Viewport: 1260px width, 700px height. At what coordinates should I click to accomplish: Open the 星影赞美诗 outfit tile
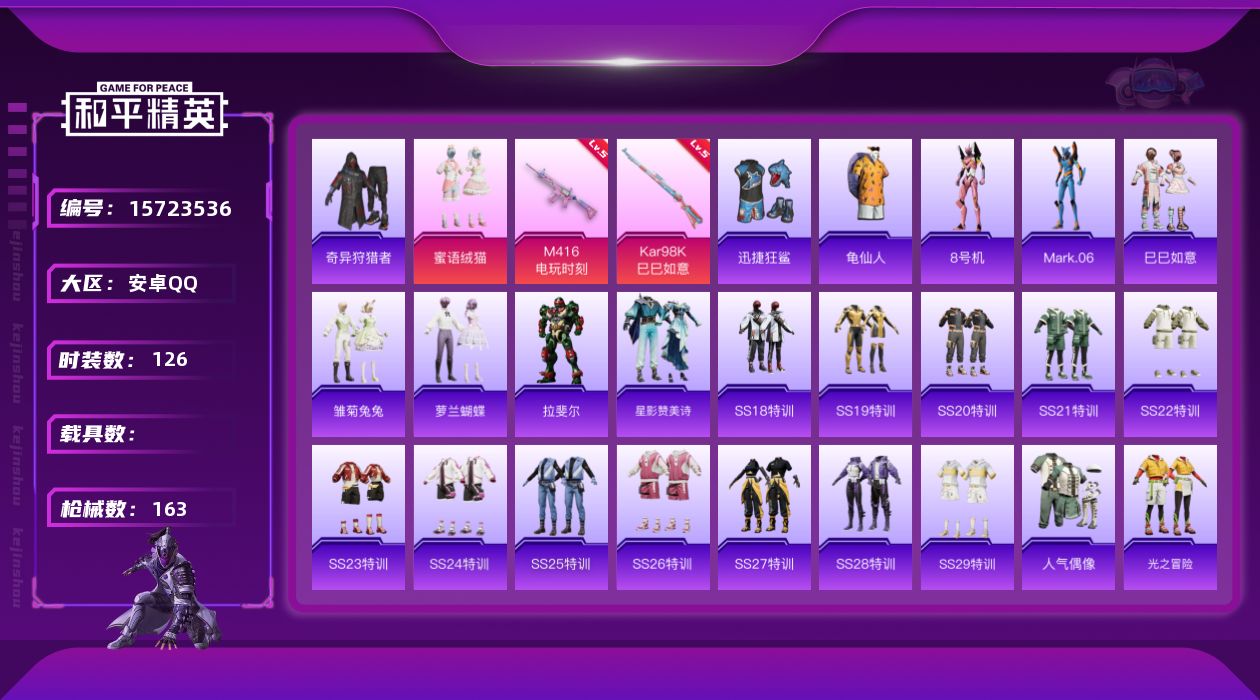(663, 364)
